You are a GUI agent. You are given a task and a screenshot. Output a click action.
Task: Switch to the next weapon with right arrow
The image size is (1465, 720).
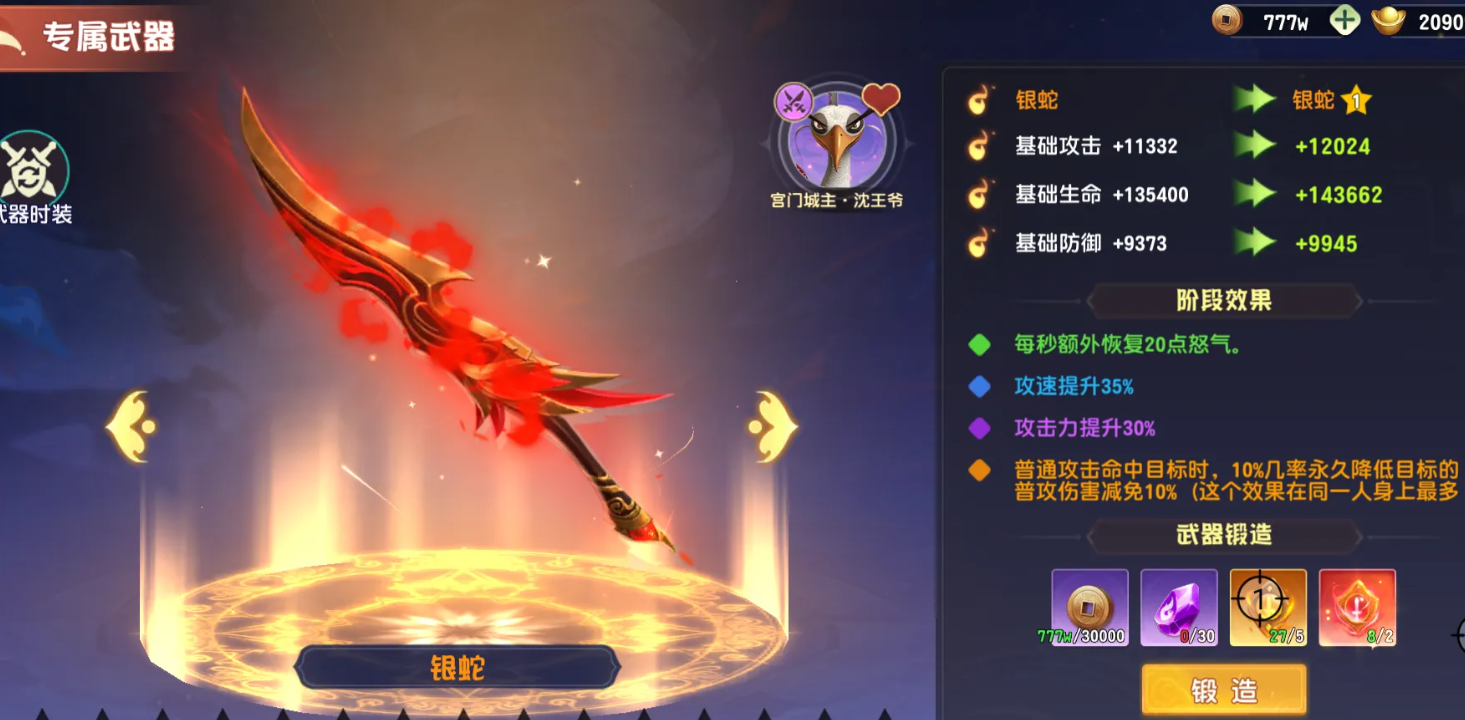[x=771, y=427]
